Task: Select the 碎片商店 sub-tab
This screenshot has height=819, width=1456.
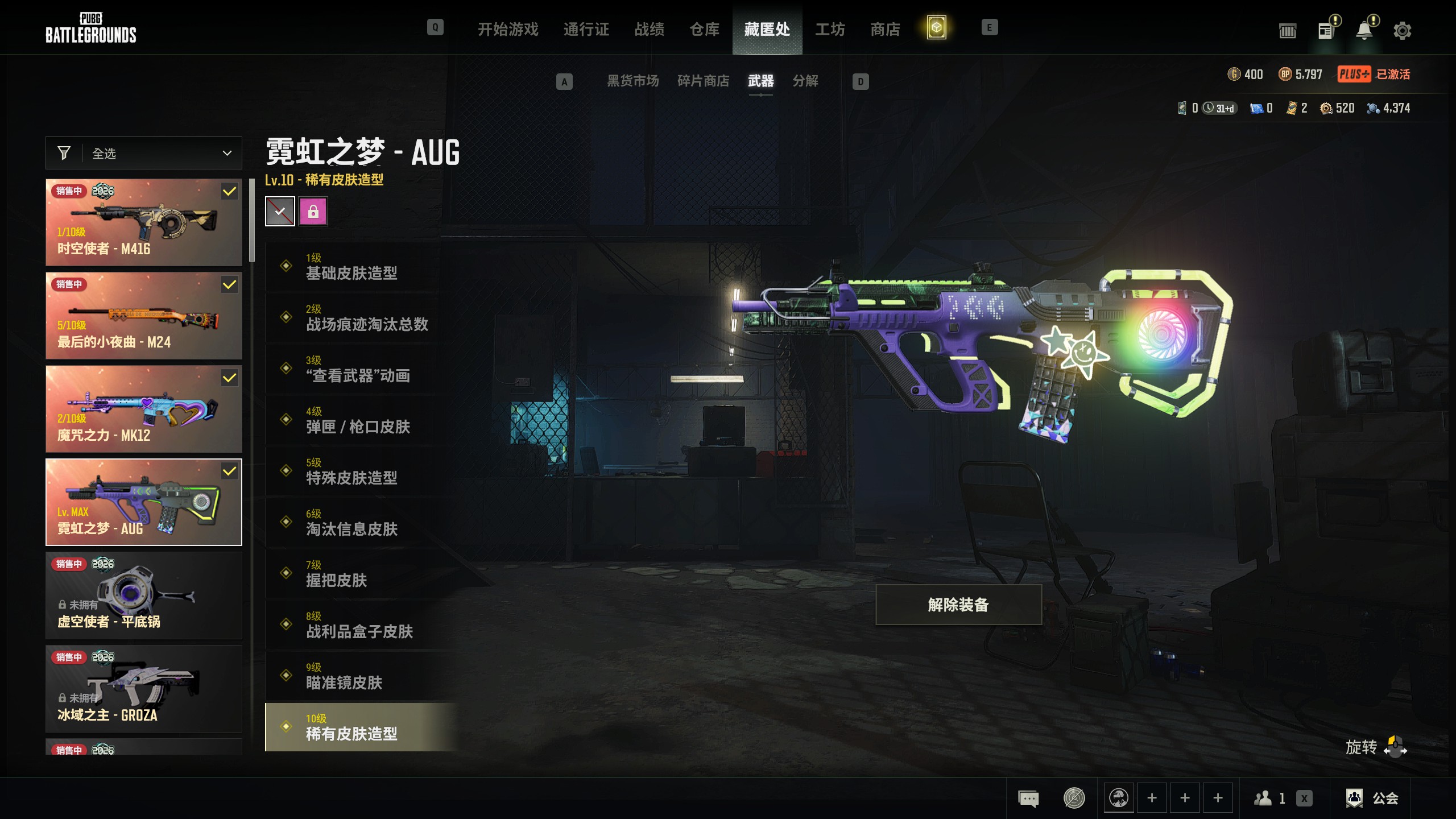Action: point(703,81)
